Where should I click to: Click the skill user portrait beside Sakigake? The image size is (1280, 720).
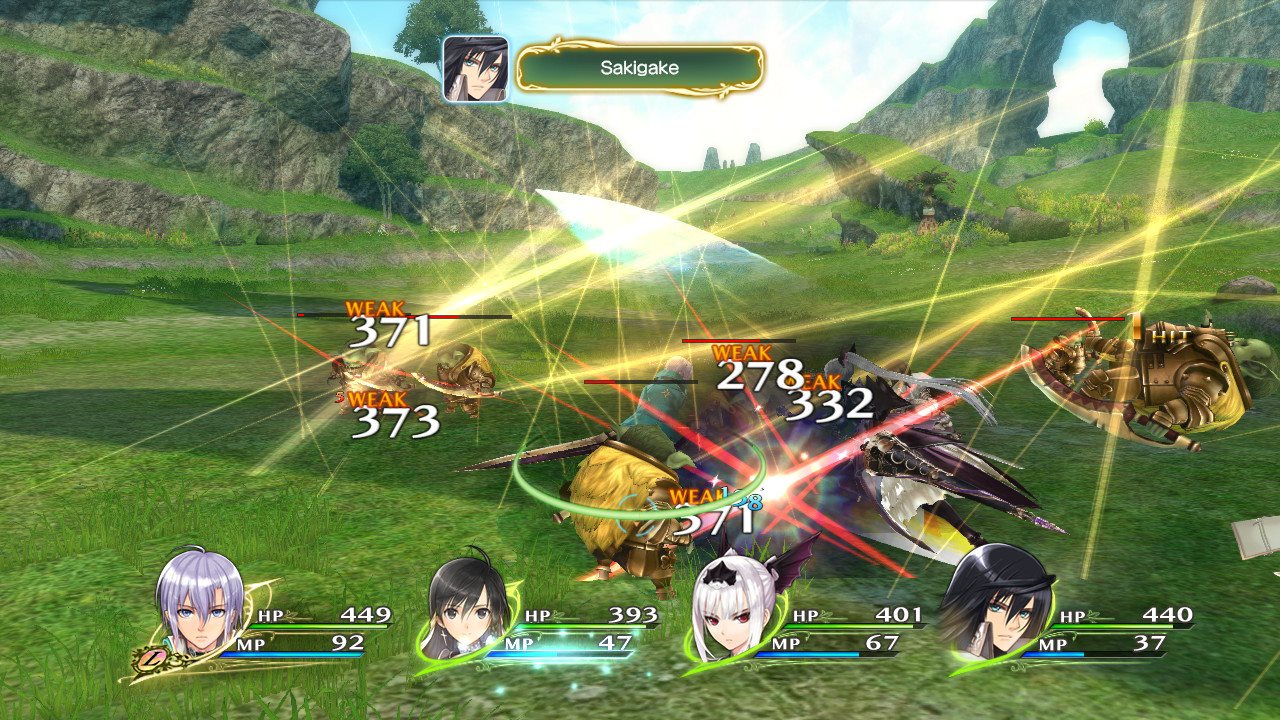476,68
